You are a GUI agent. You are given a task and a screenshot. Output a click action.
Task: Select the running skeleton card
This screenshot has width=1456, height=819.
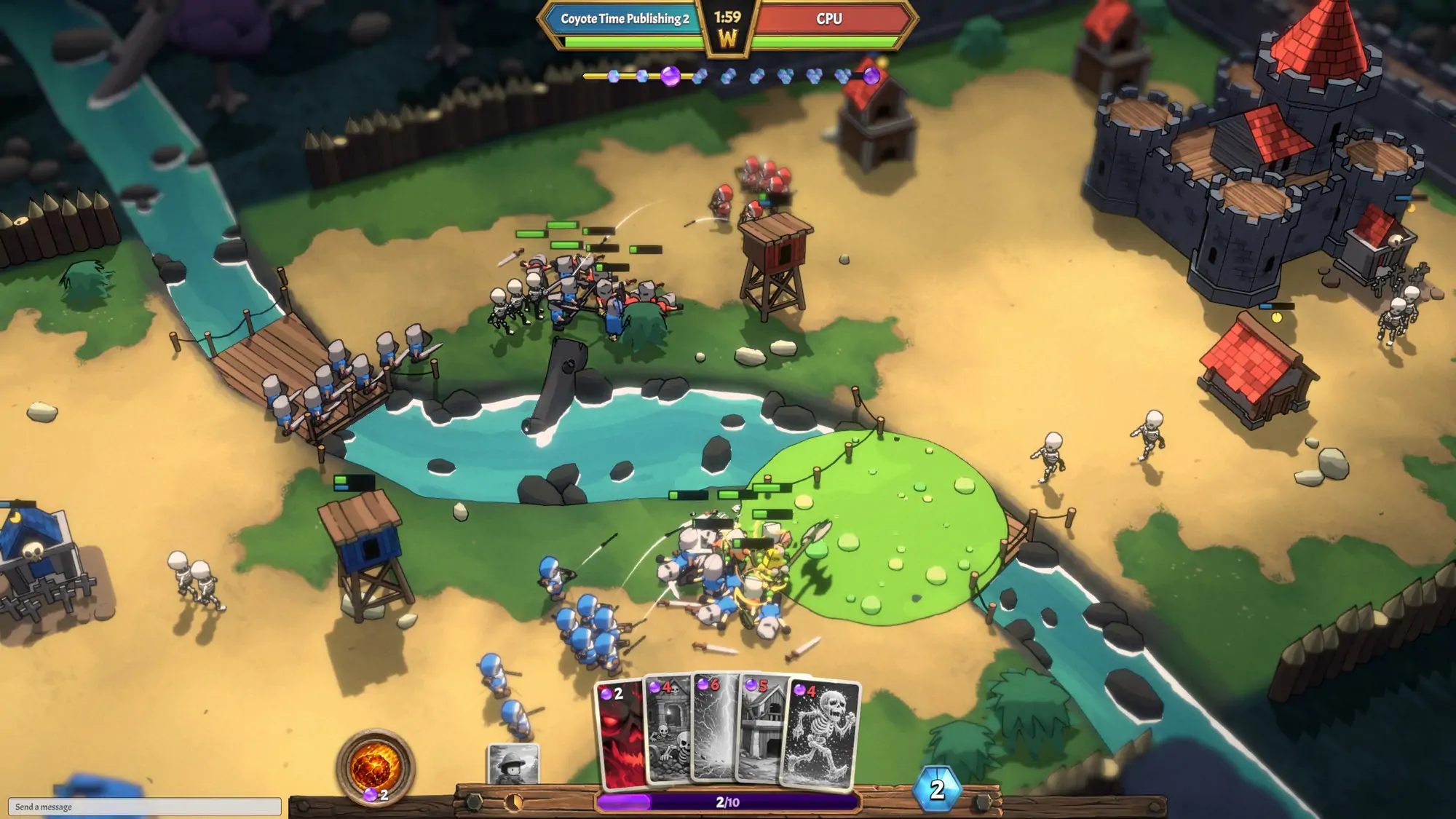tap(821, 734)
